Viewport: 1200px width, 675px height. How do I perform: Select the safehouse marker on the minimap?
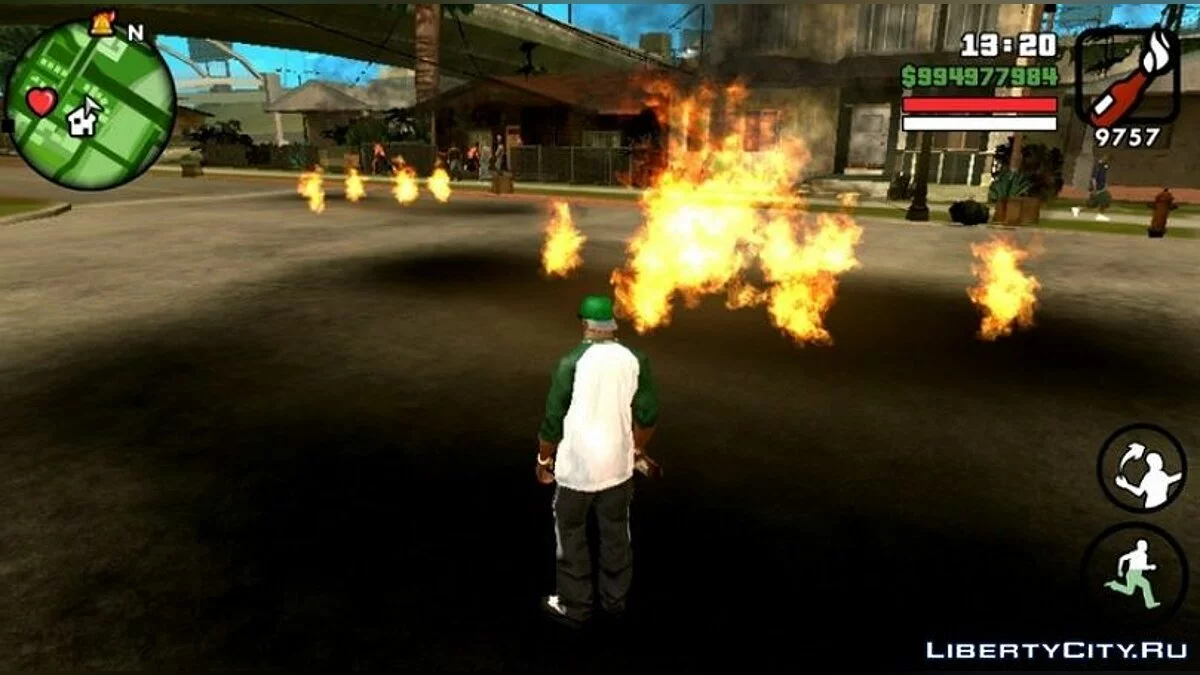[x=83, y=118]
